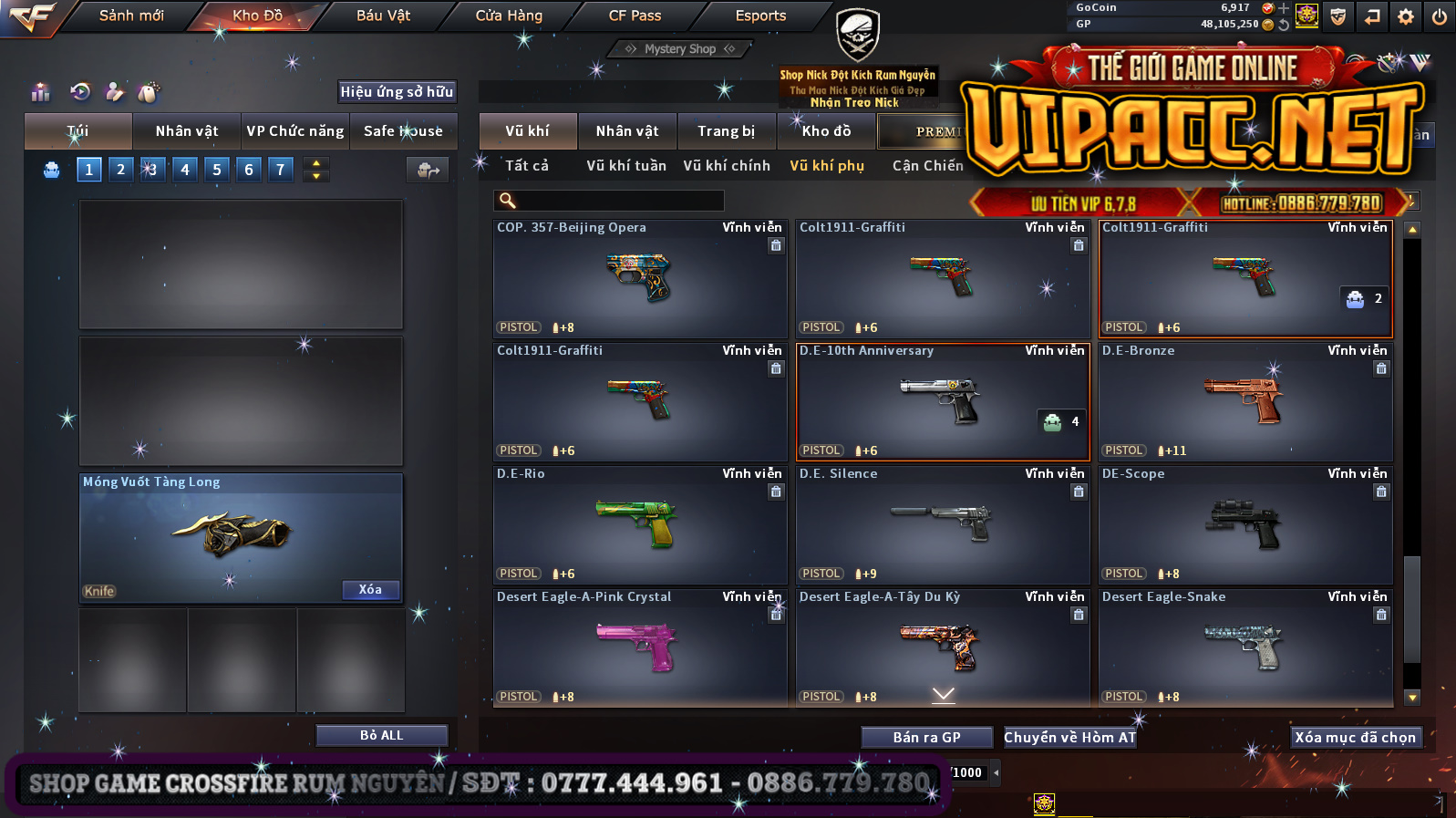This screenshot has height=818, width=1456.
Task: Open Mystery Shop link
Action: 680,49
